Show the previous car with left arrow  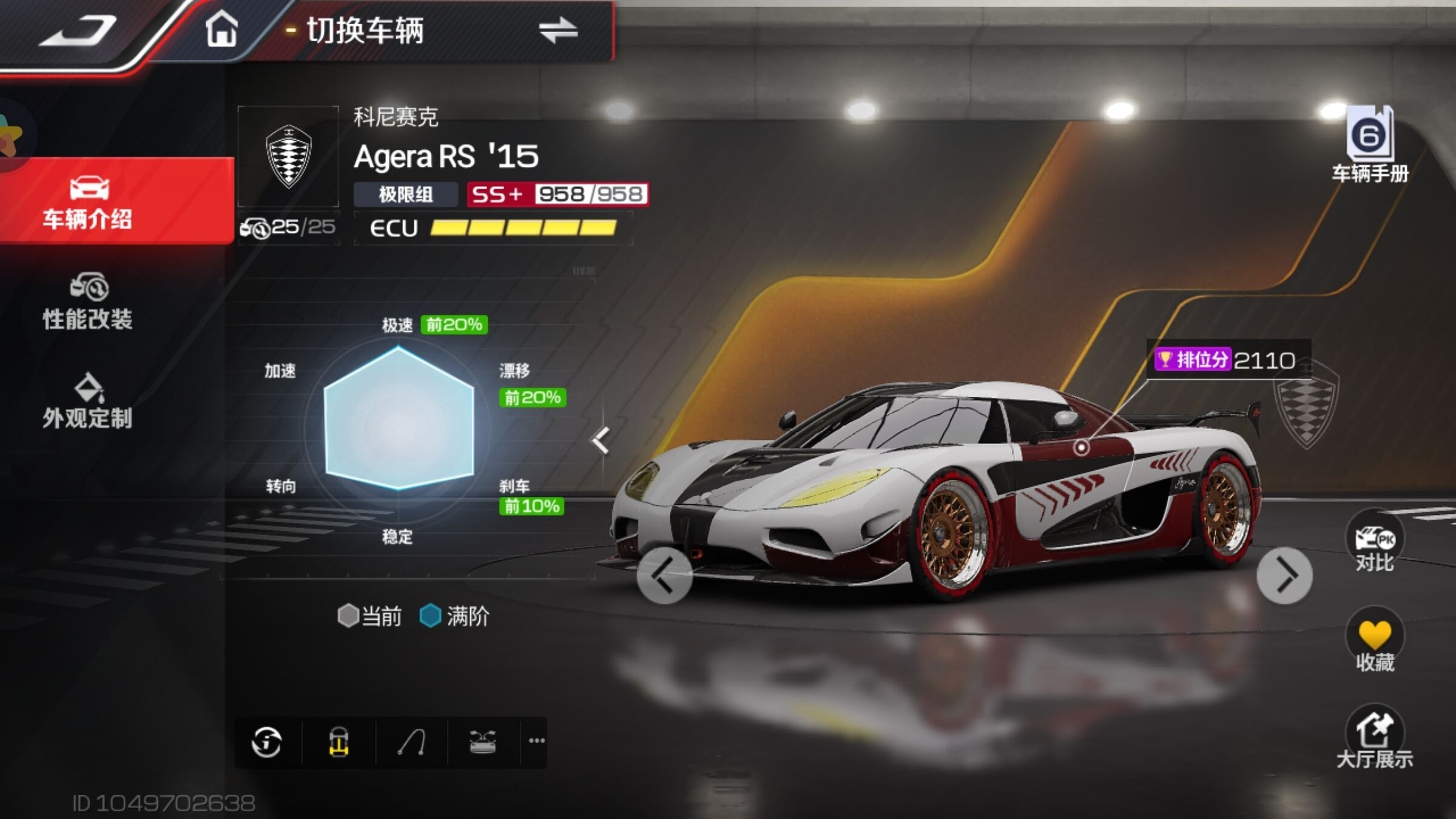(x=664, y=576)
